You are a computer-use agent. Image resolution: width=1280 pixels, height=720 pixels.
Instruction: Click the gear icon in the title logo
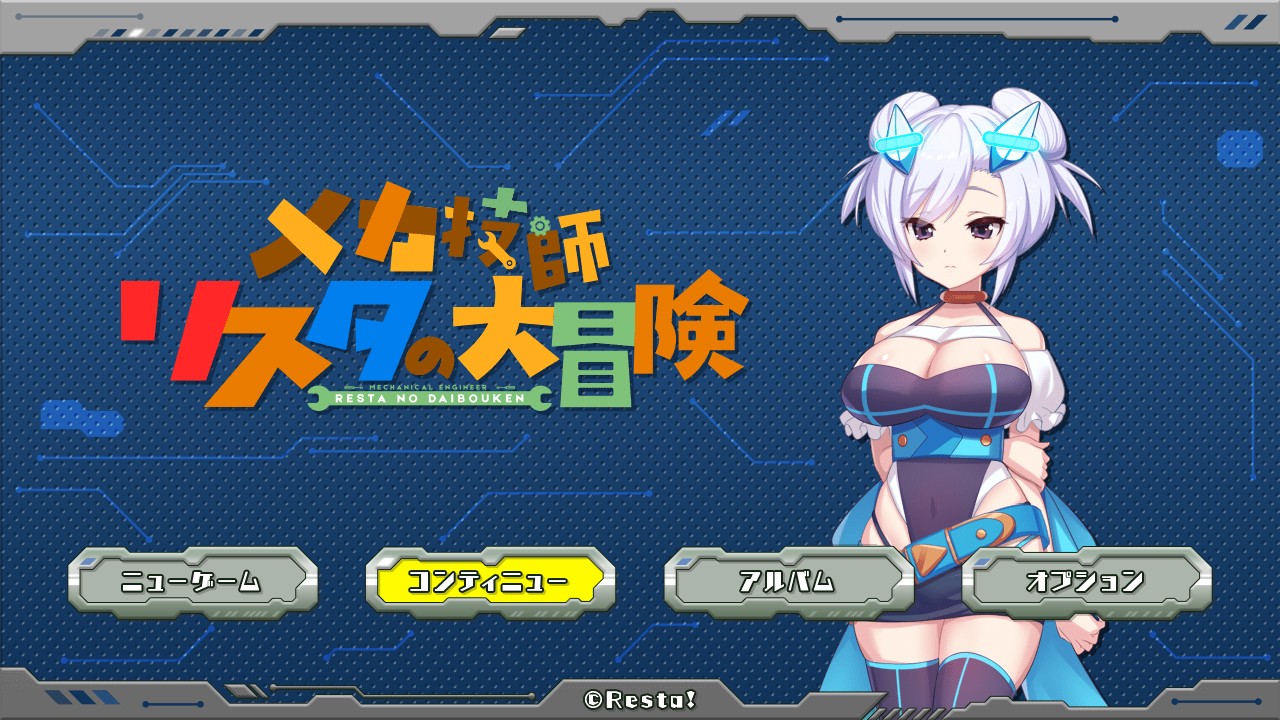(x=539, y=227)
